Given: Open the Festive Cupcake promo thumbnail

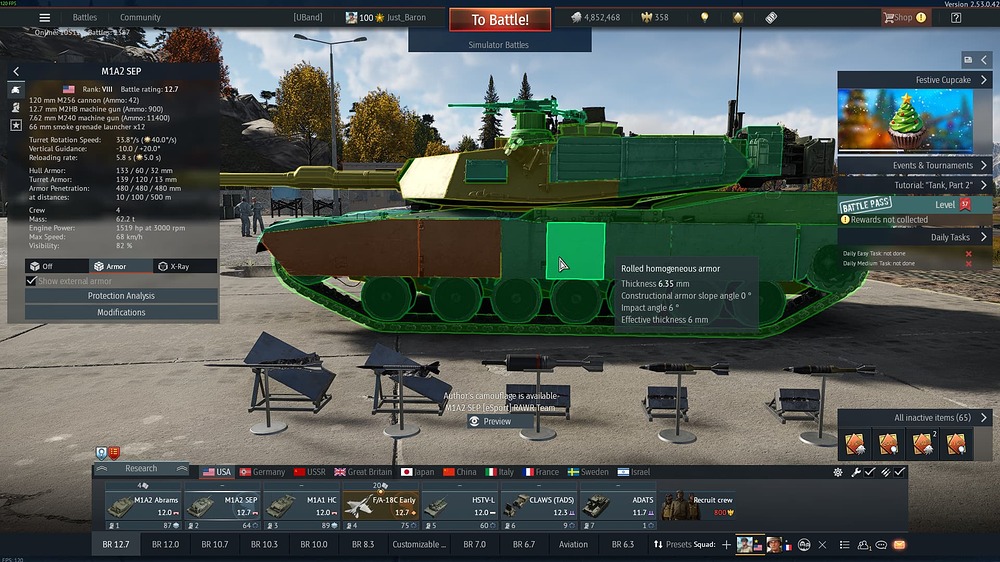Looking at the screenshot, I should (904, 120).
